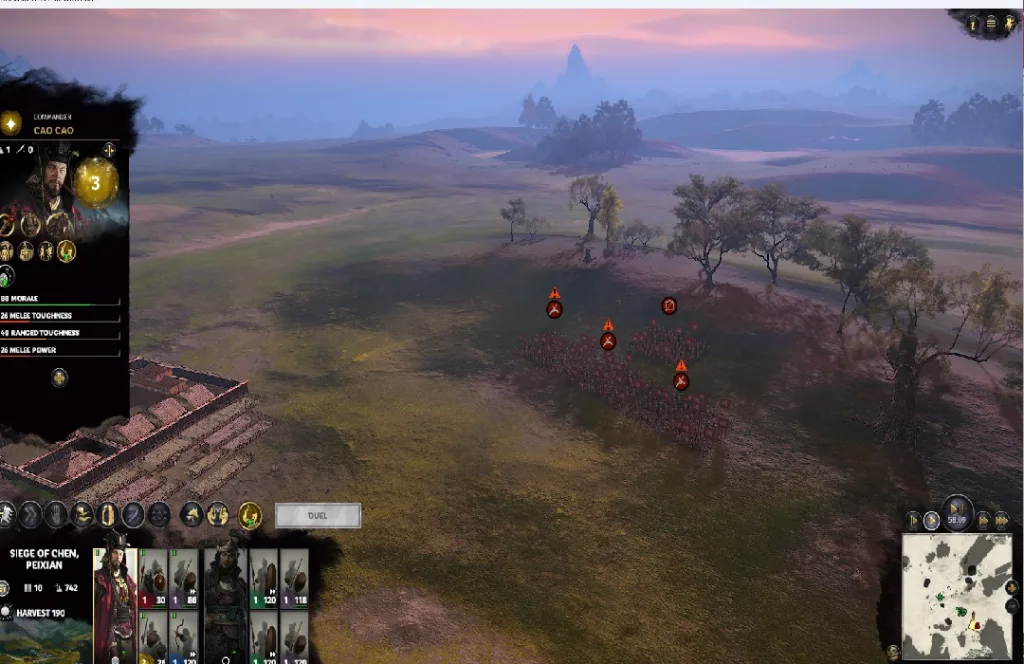Expand Cao Cao's details with the bottom plus button
The height and width of the screenshot is (664, 1024).
tap(59, 377)
